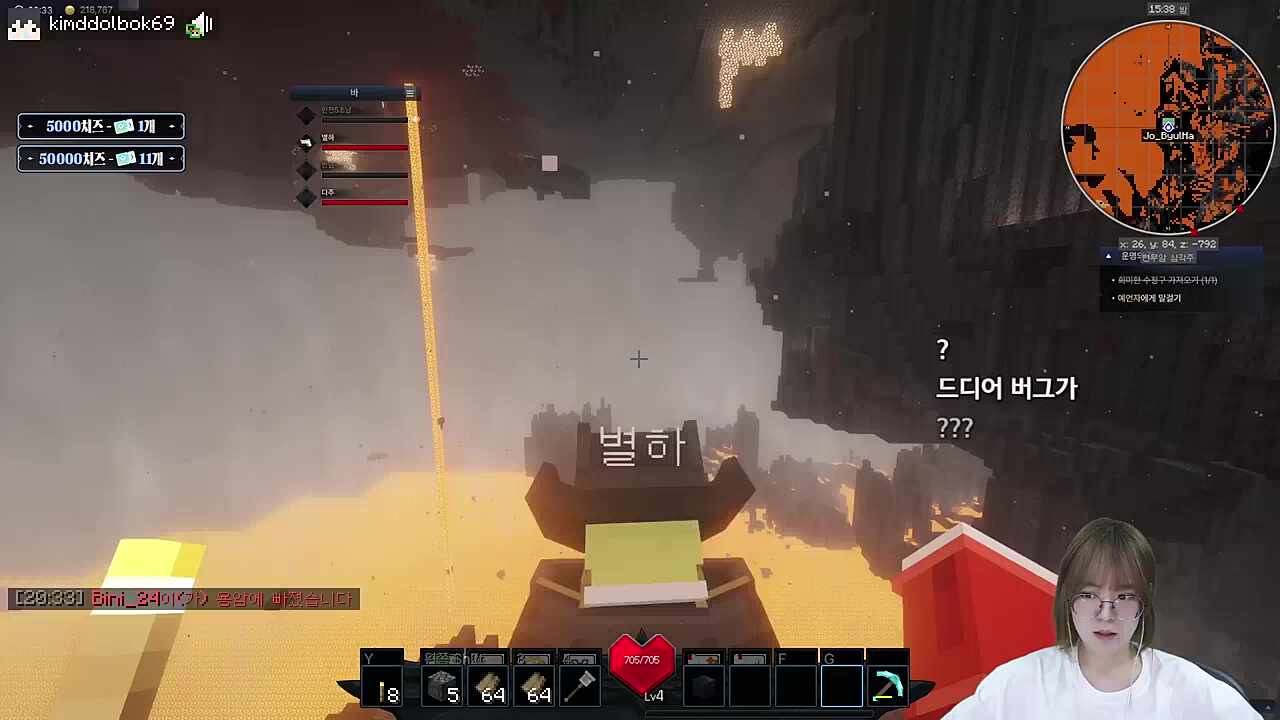The image size is (1280, 720).
Task: Click the black block item beside the heart
Action: click(703, 685)
